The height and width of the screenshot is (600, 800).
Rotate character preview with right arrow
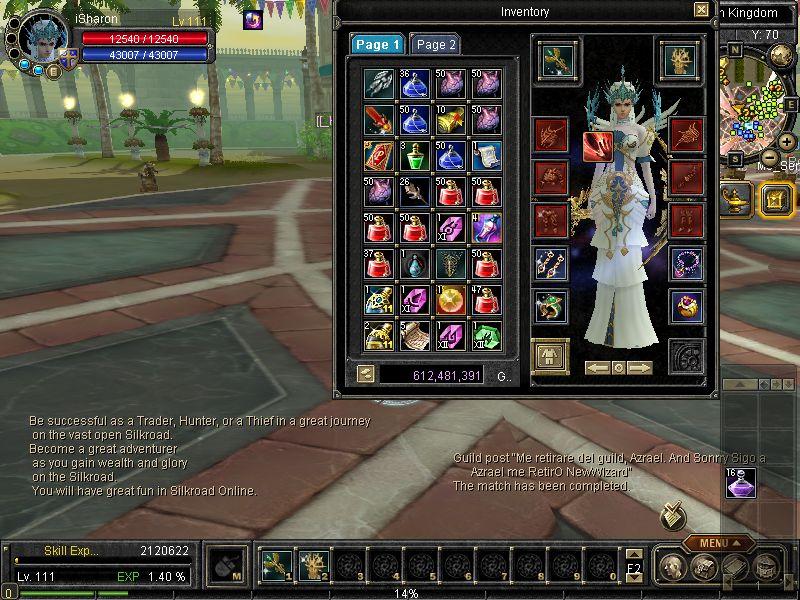click(x=639, y=368)
